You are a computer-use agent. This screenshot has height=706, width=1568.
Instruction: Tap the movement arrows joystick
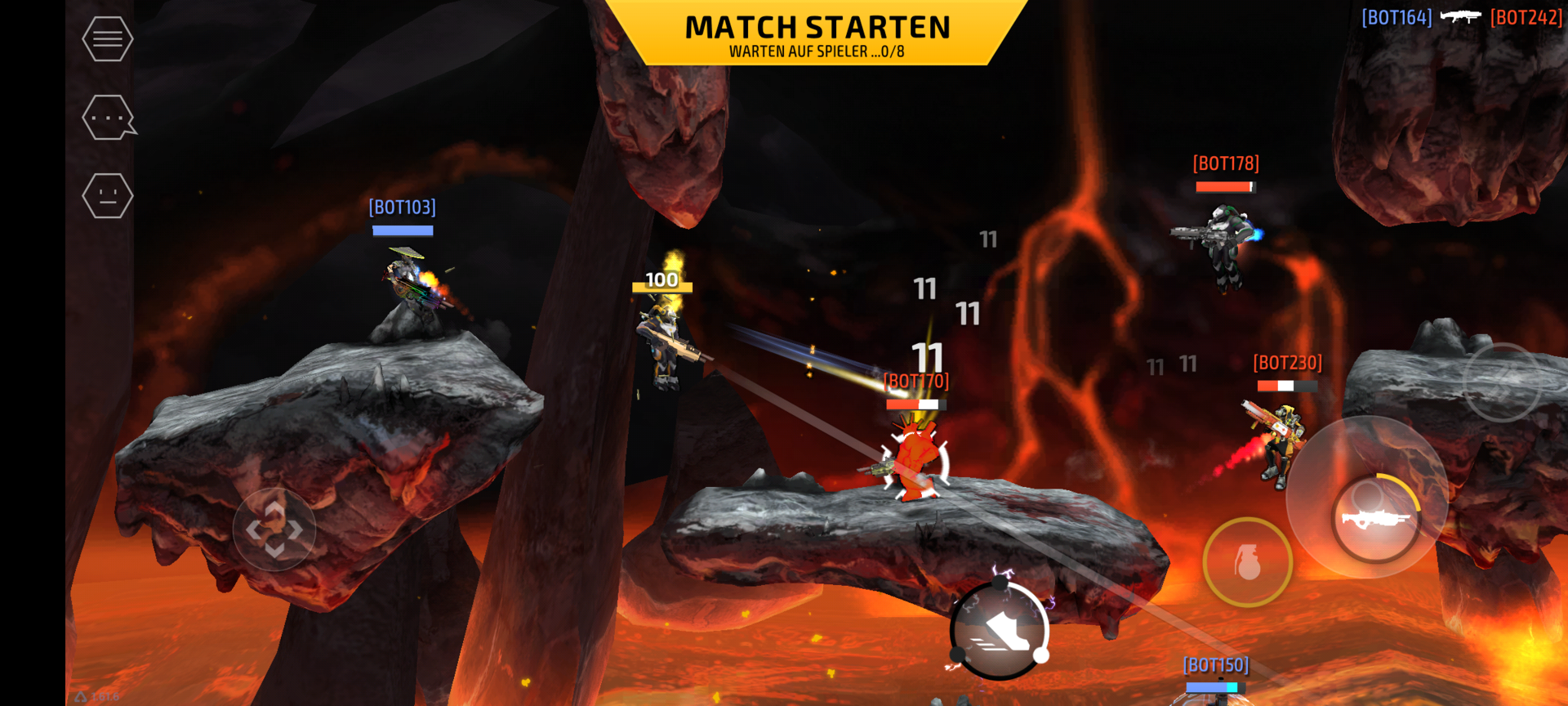(x=274, y=529)
